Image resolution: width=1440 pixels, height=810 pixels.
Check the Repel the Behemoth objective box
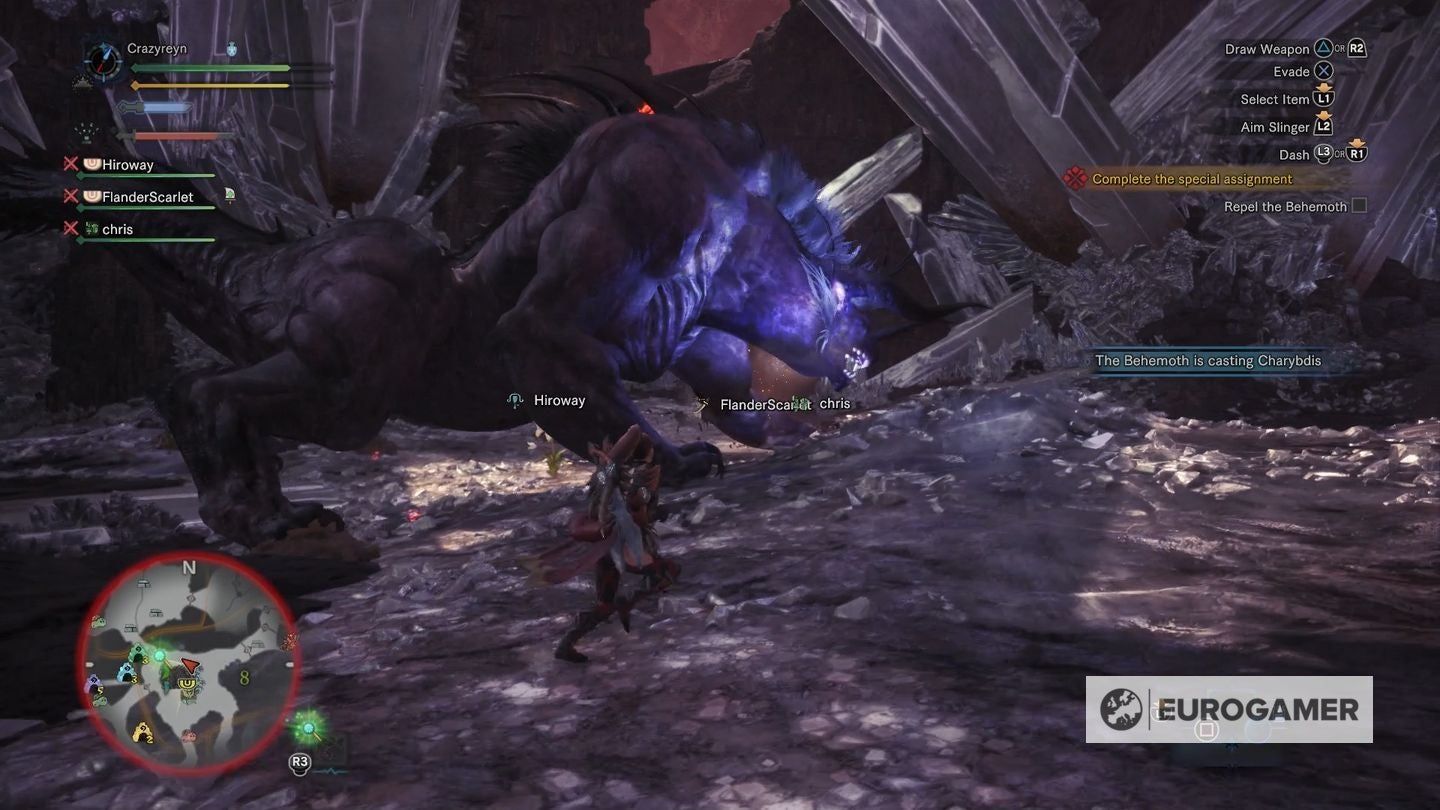click(x=1361, y=205)
